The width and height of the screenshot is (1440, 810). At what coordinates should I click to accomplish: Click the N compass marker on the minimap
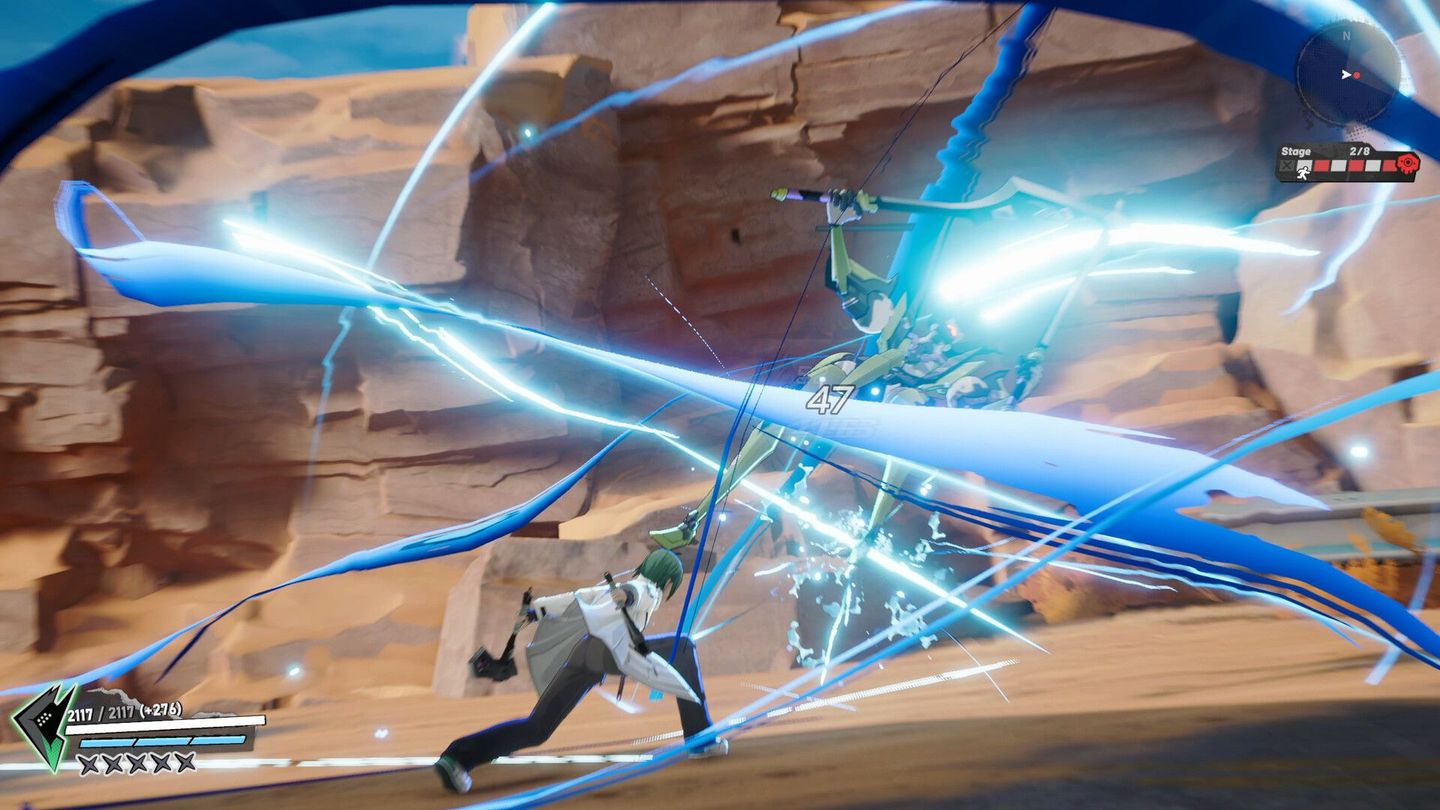1347,35
